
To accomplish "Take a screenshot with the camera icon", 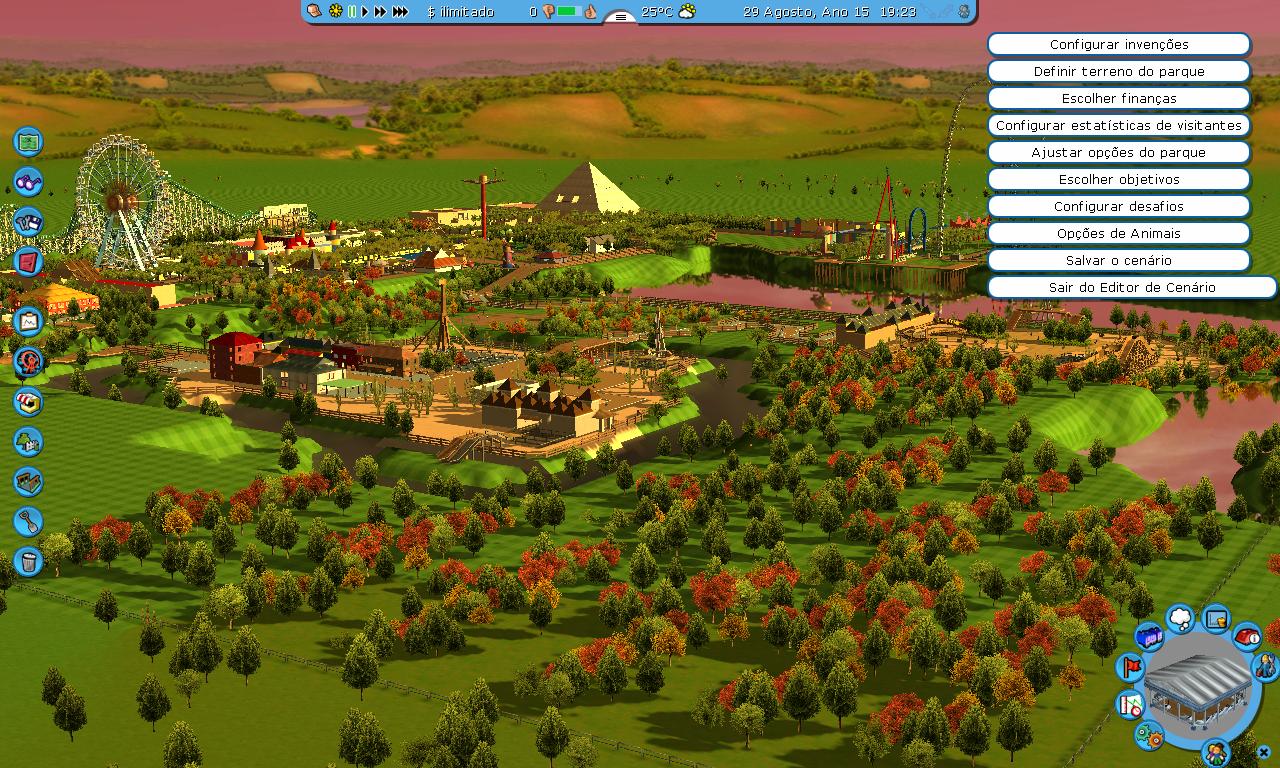I will point(28,222).
